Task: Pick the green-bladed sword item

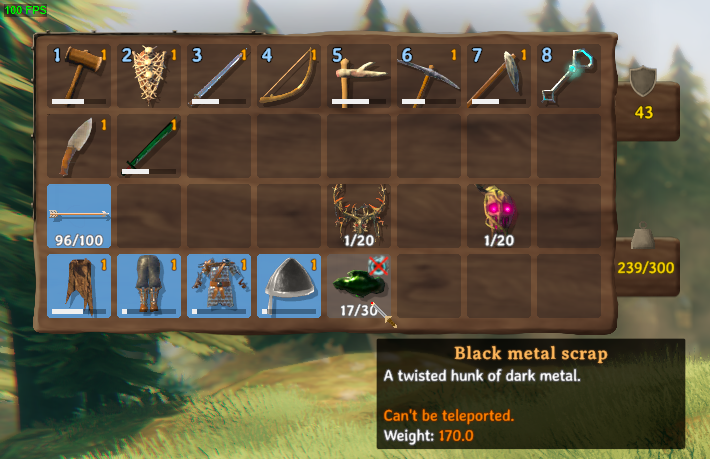Action: click(149, 146)
